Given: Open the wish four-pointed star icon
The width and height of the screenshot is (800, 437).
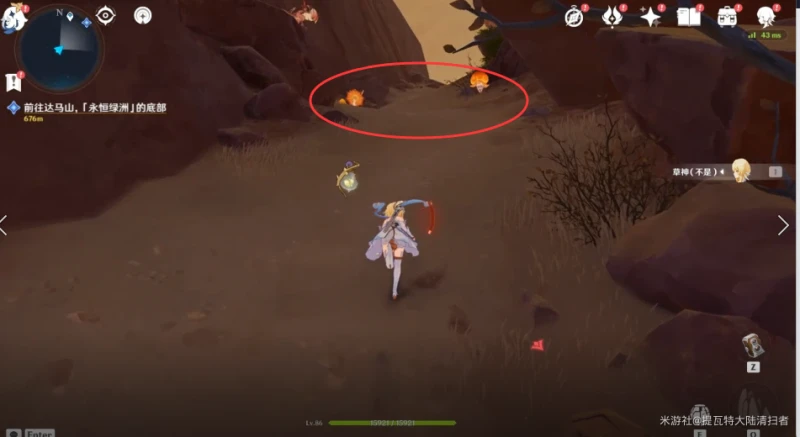Looking at the screenshot, I should click(x=650, y=16).
